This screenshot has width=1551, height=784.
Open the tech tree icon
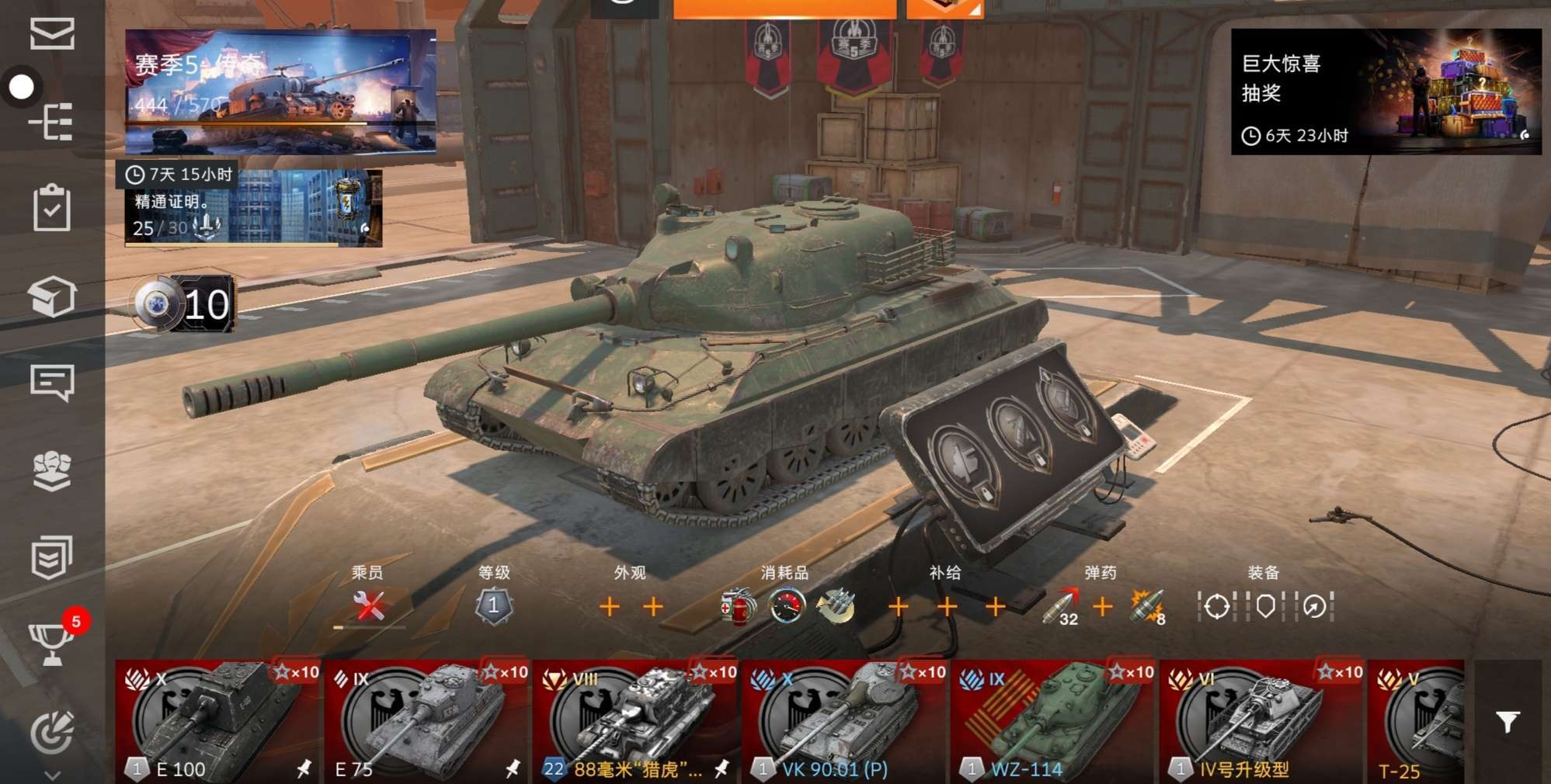click(x=52, y=122)
